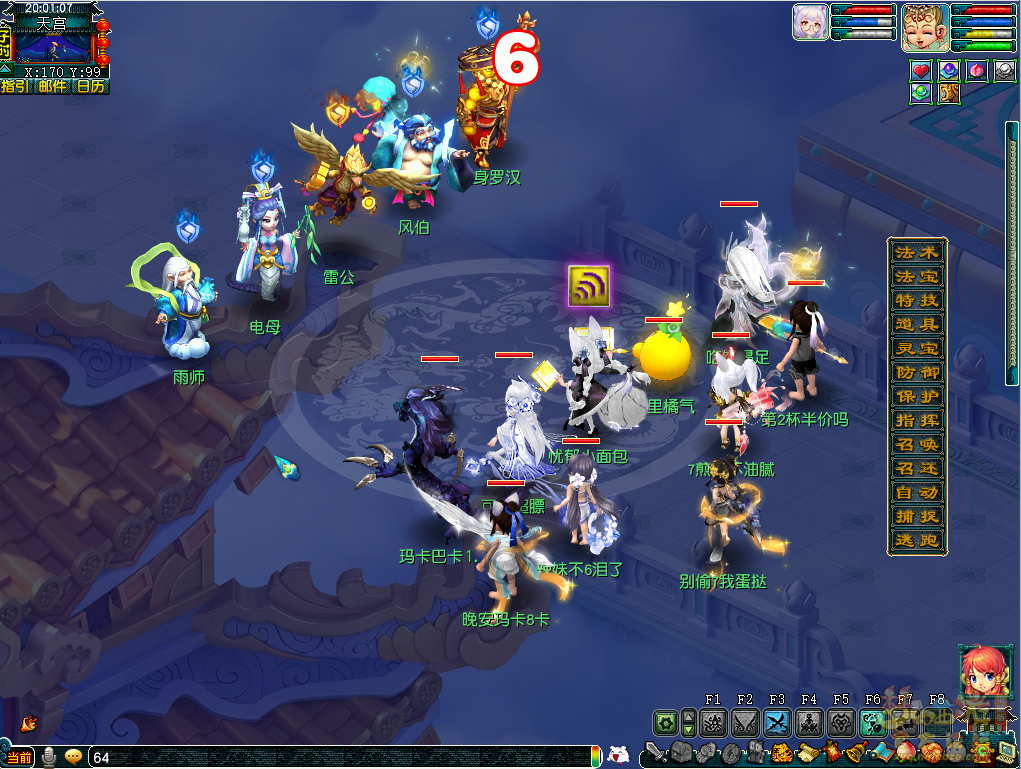Choose the 灵宝 command

pyautogui.click(x=916, y=348)
